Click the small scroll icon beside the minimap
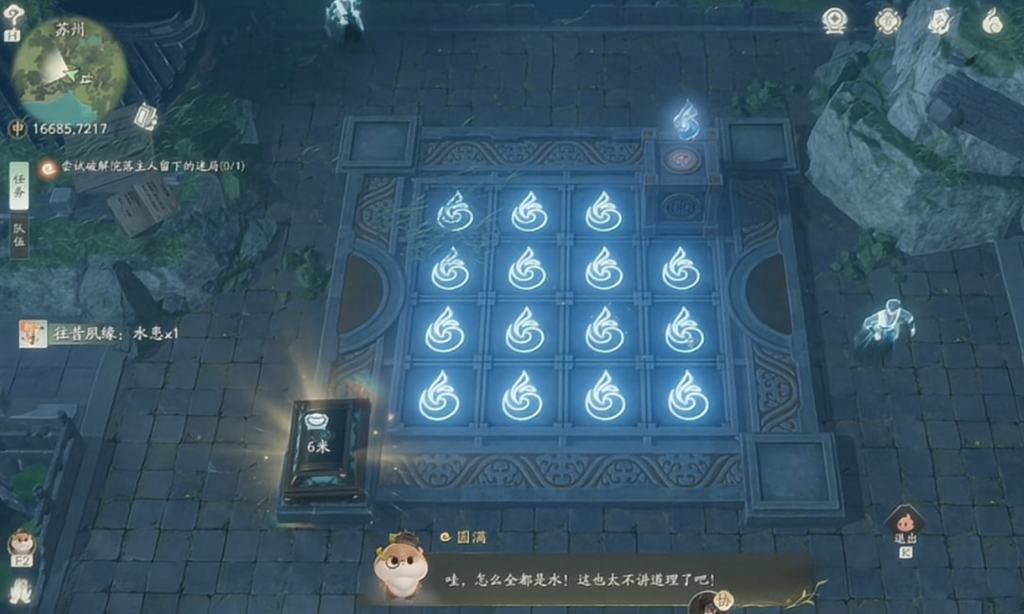 (145, 117)
